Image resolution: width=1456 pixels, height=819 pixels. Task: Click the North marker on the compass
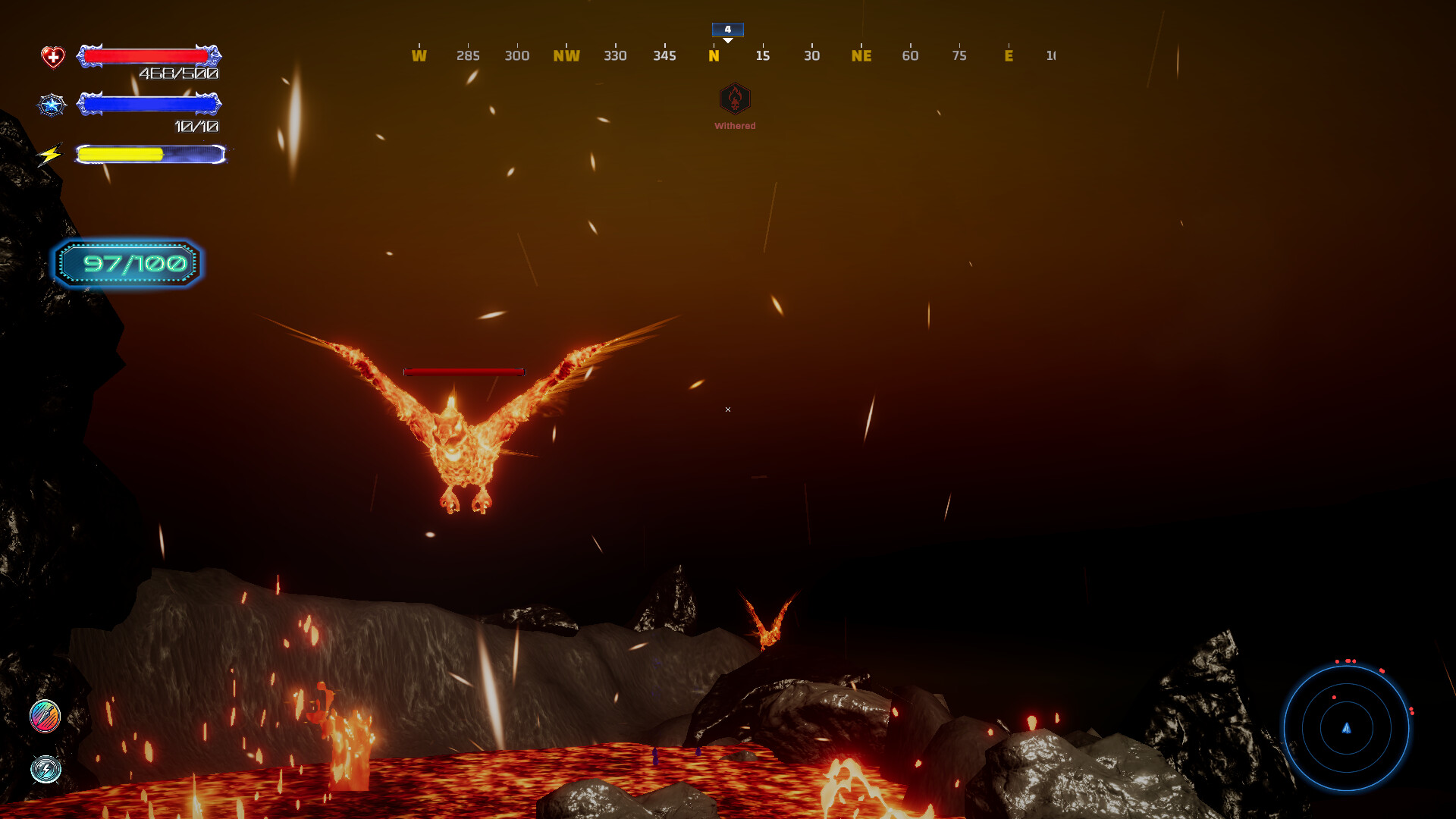pyautogui.click(x=714, y=55)
